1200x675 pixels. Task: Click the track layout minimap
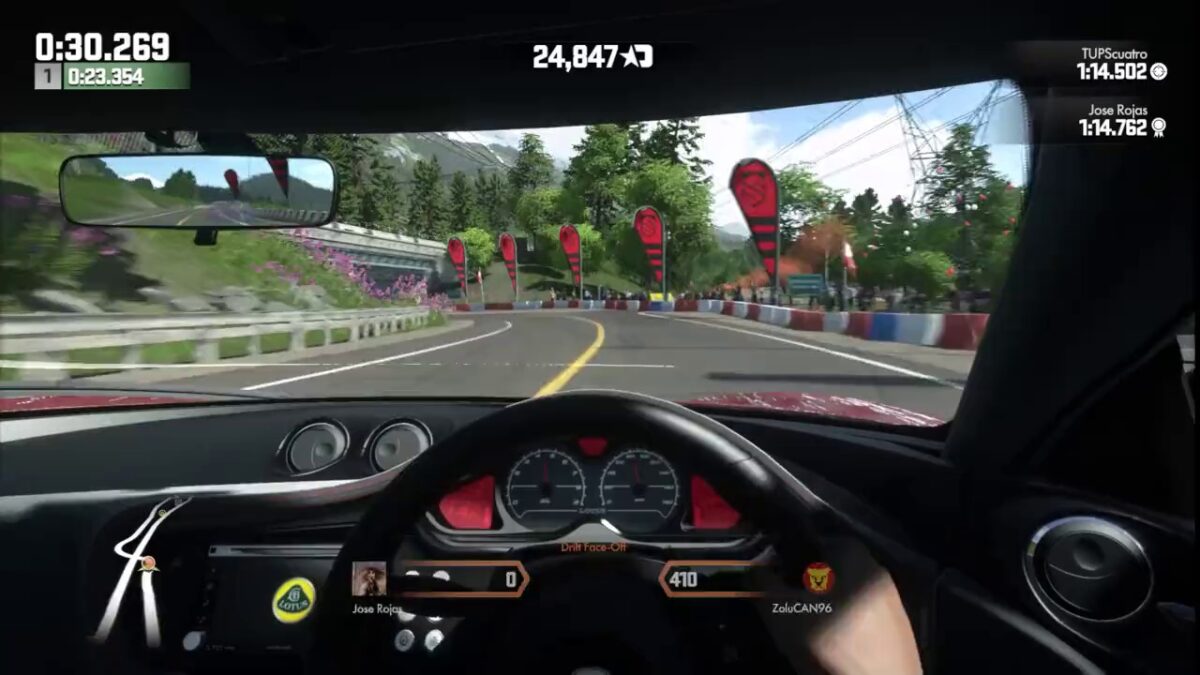coord(140,568)
